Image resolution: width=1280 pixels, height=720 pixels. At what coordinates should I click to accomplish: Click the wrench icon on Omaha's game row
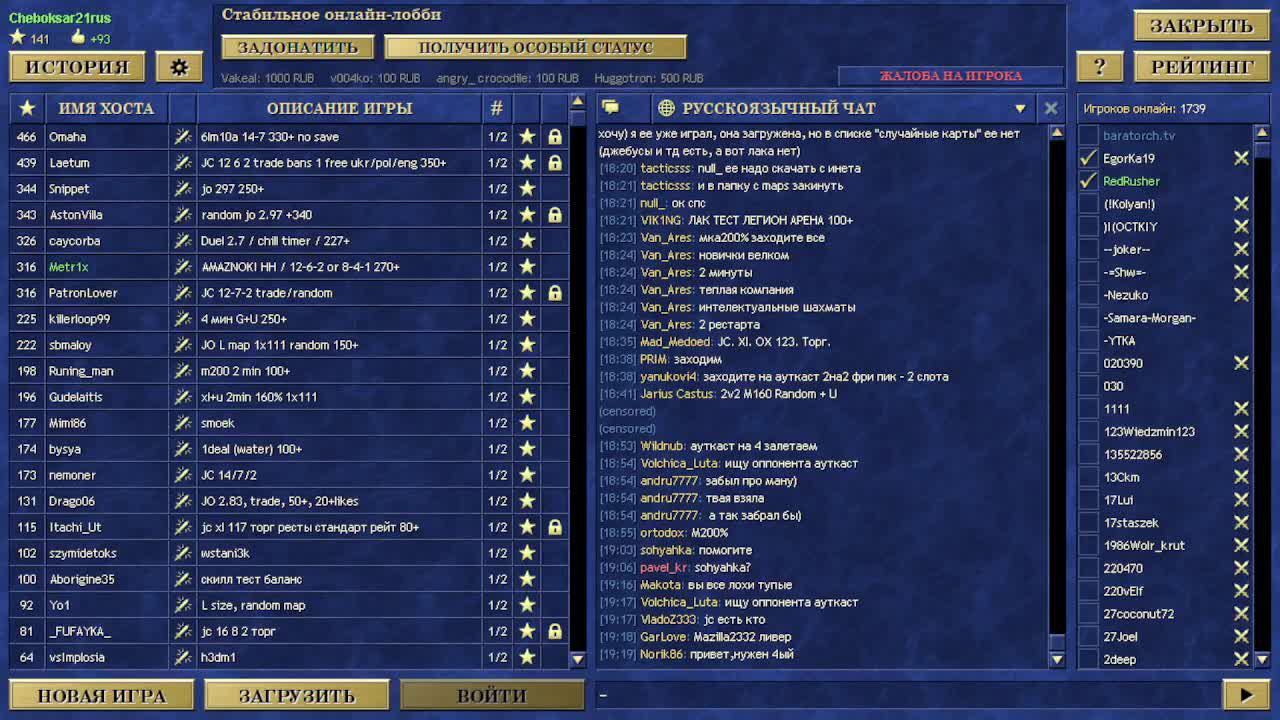coord(181,137)
